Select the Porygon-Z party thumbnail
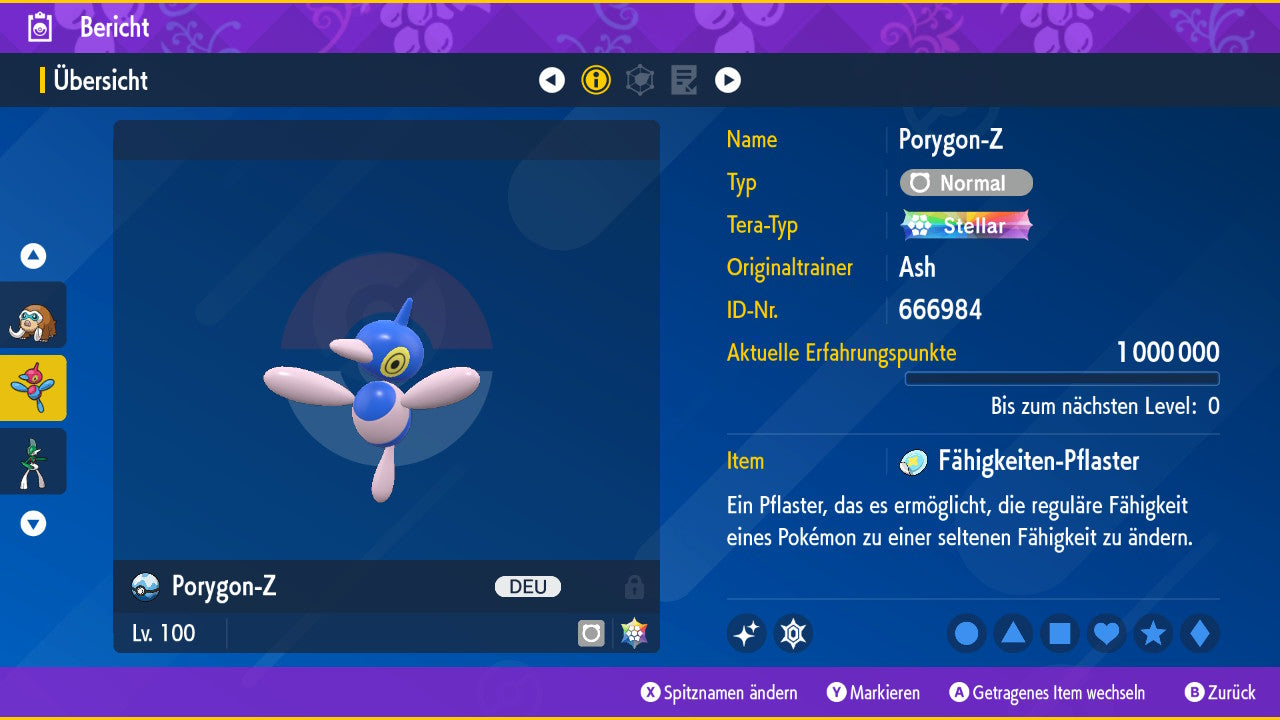The width and height of the screenshot is (1280, 720). (x=34, y=388)
